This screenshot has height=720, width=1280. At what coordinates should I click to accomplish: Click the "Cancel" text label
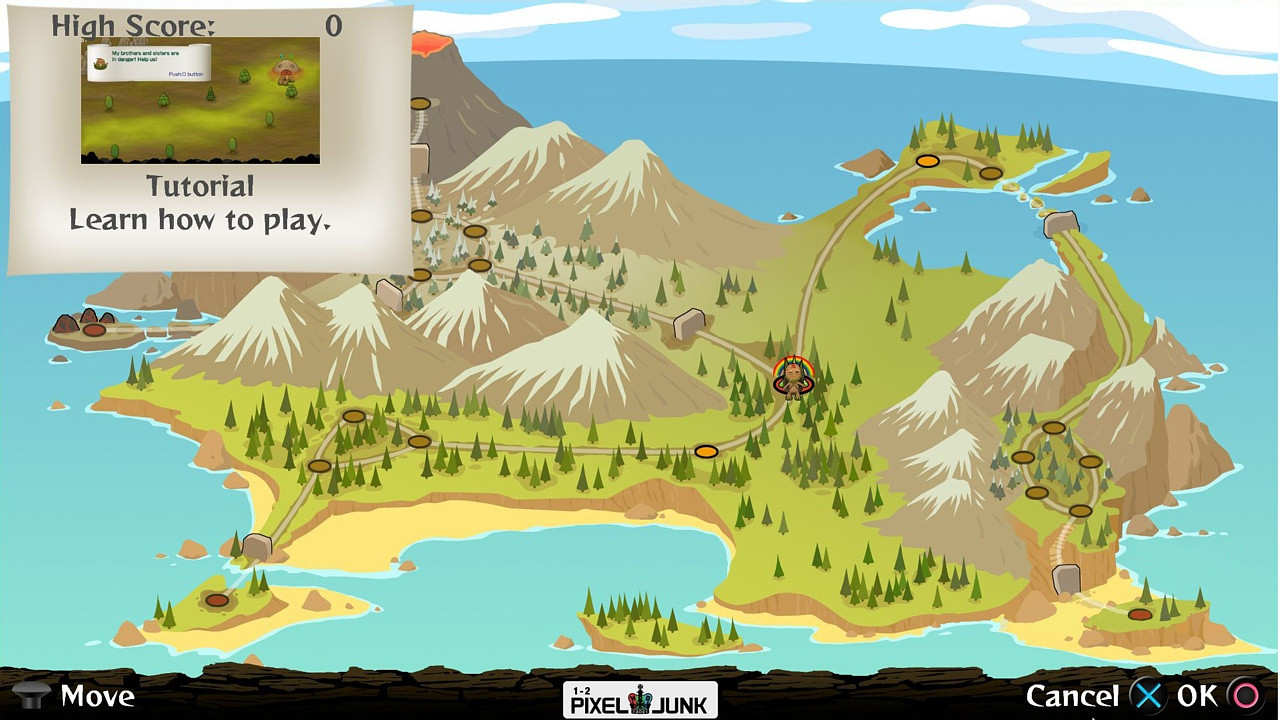click(1075, 695)
